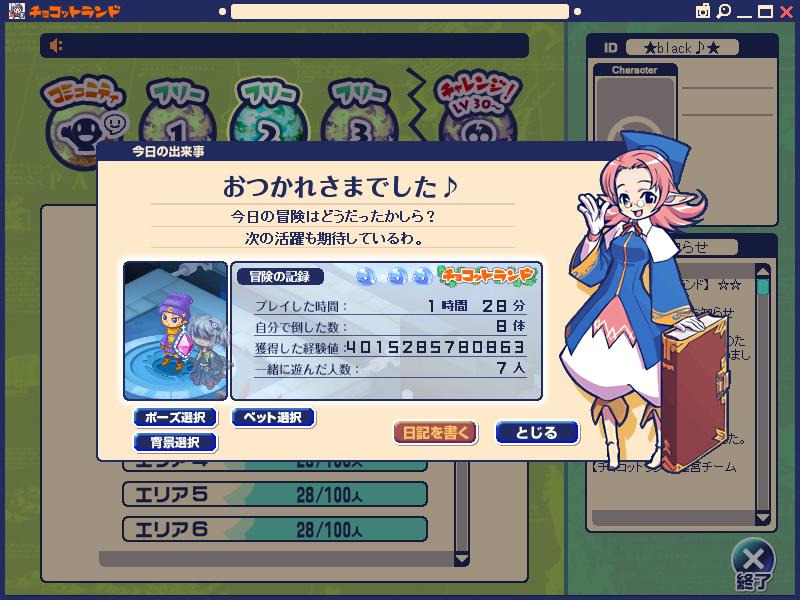Click the area list scrollbar down arrow
This screenshot has width=800, height=600.
[x=462, y=559]
